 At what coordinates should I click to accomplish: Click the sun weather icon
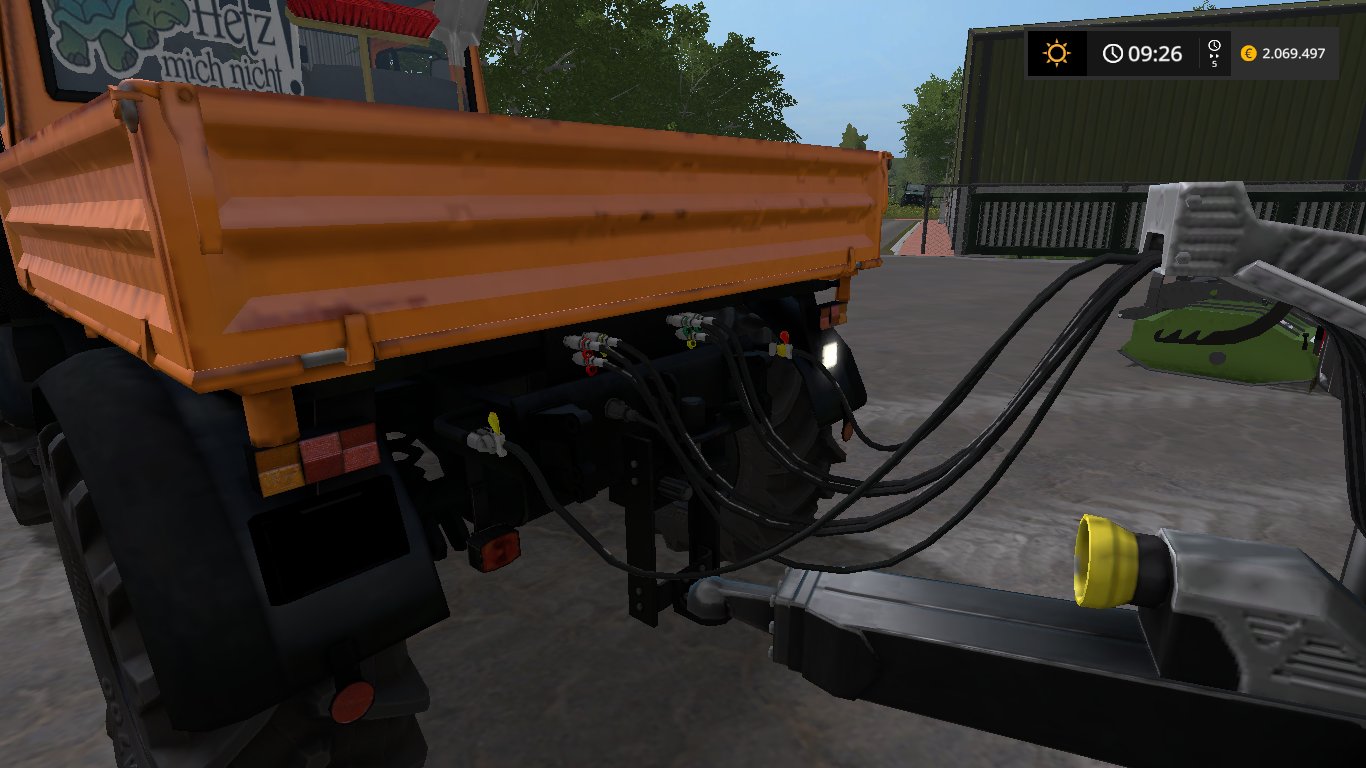point(1057,52)
